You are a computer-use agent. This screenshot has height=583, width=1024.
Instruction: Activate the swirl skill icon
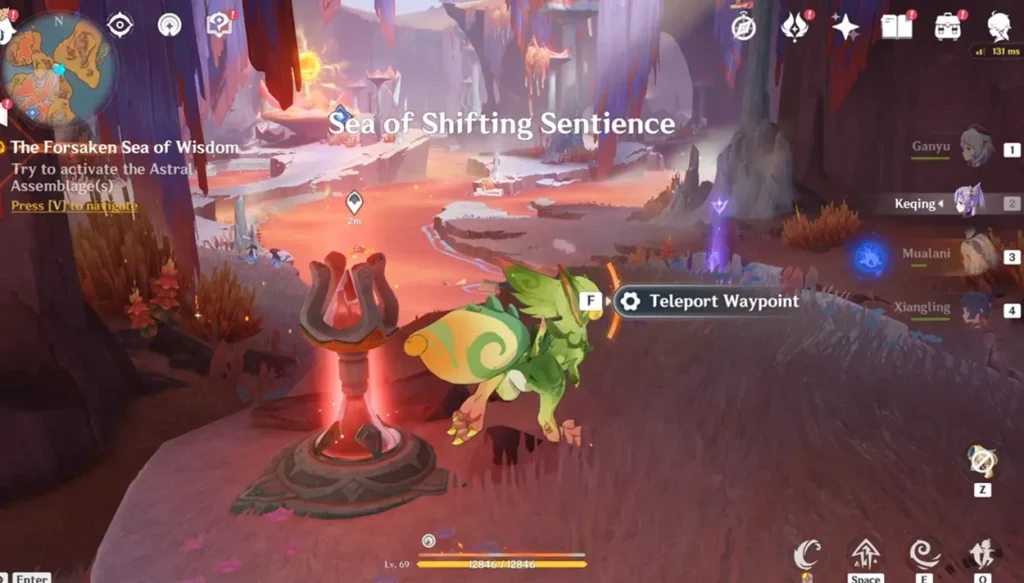coord(924,553)
